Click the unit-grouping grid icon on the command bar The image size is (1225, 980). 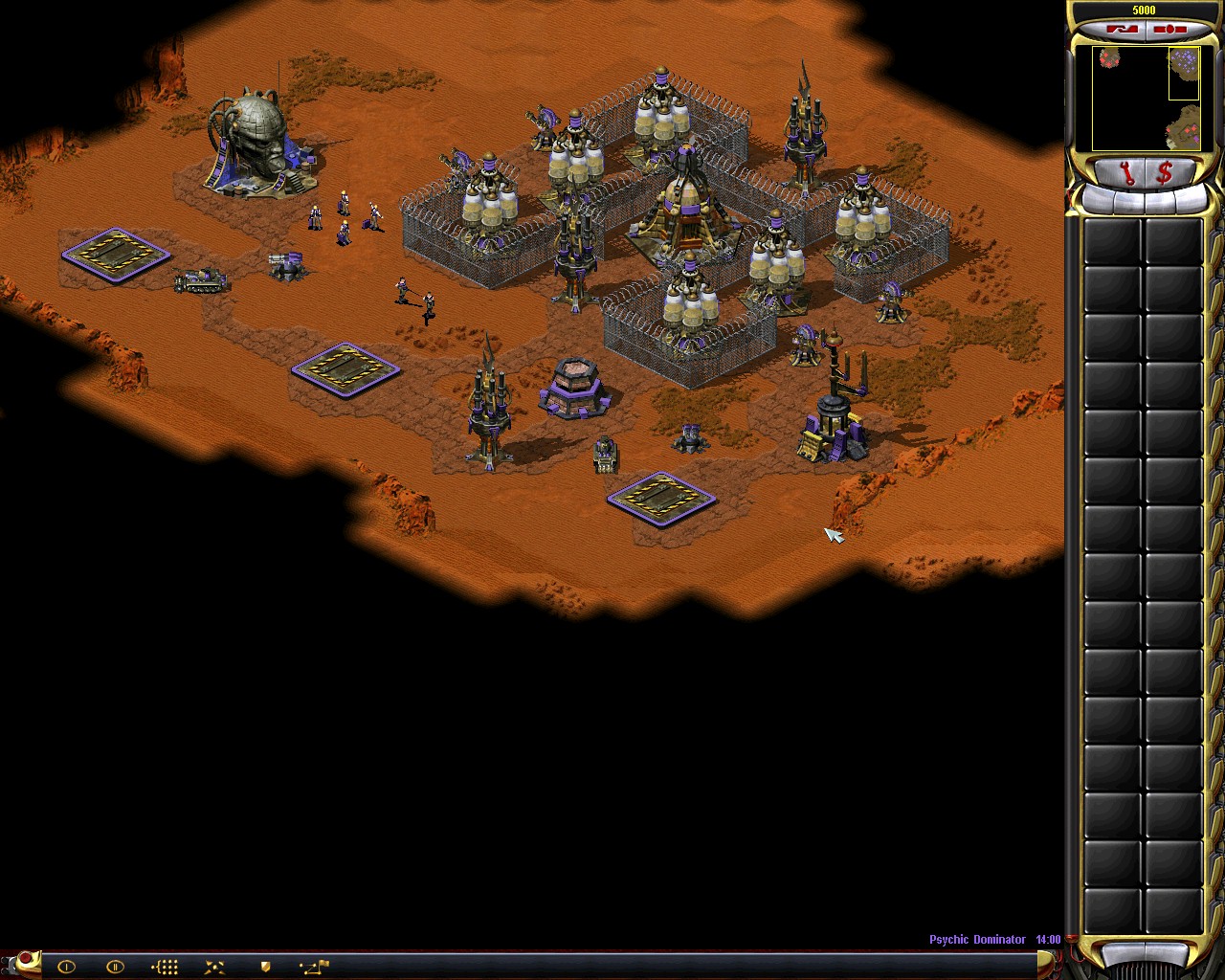click(166, 967)
